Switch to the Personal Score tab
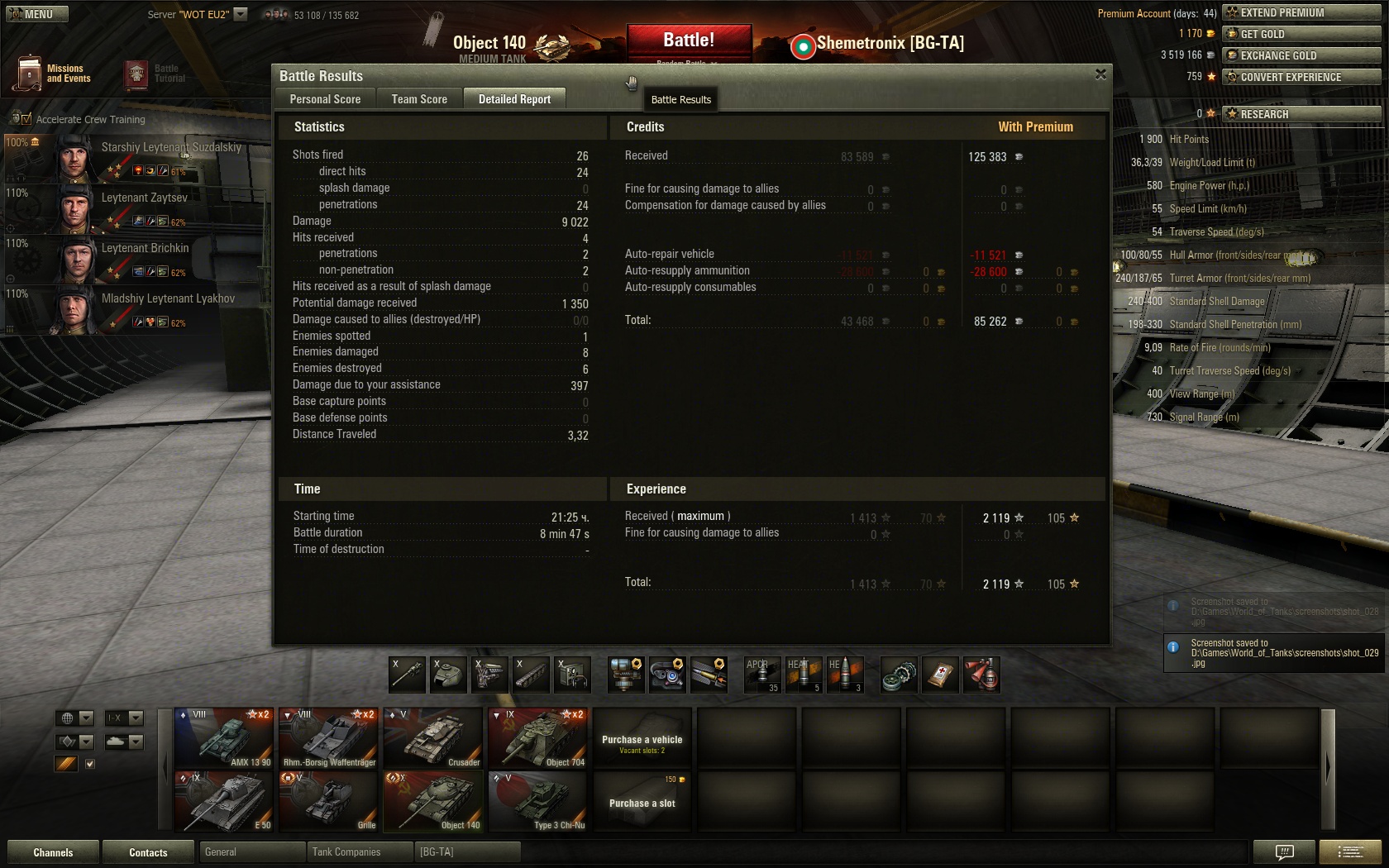The height and width of the screenshot is (868, 1389). (325, 99)
